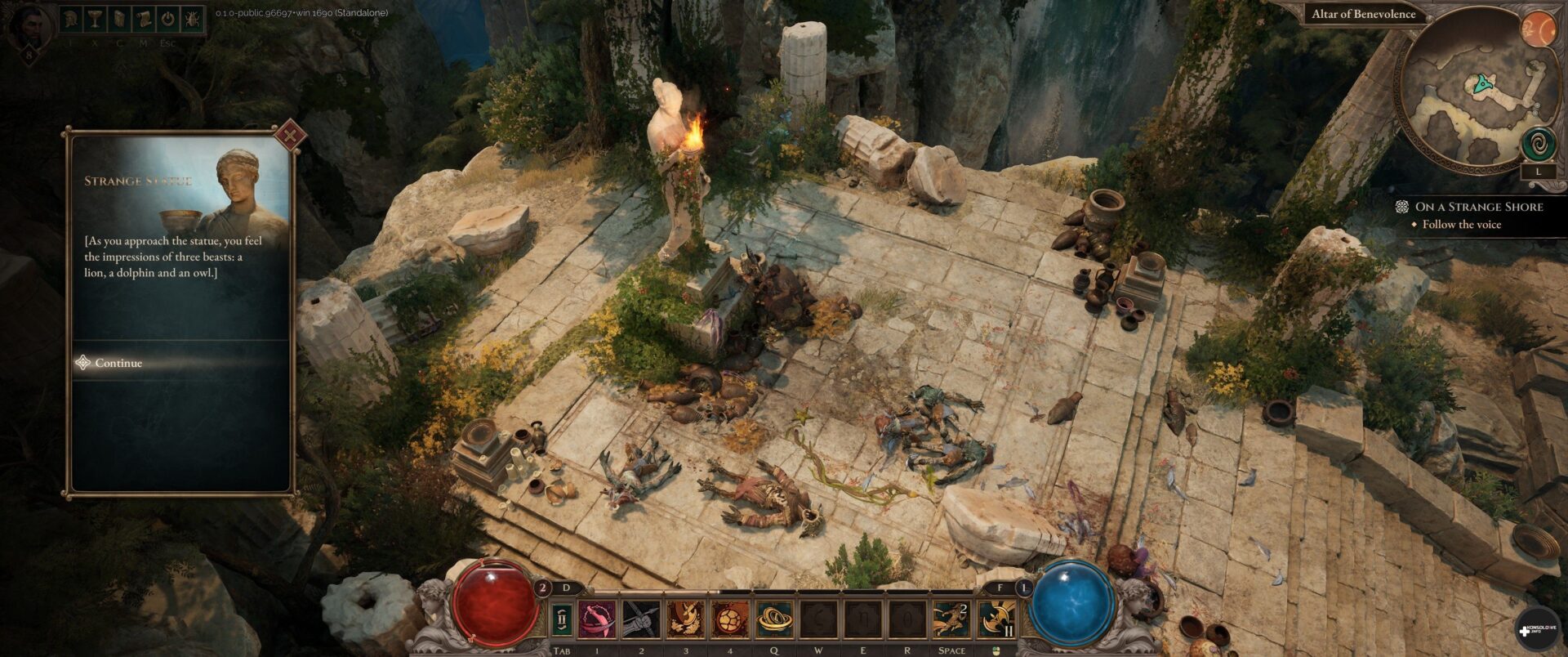Open the book menu icon

119,20
